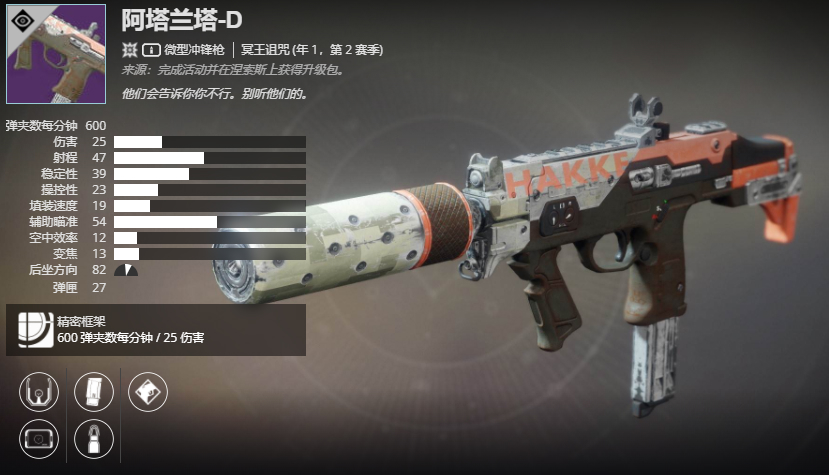Click the kinetic damage type icon
Image resolution: width=829 pixels, height=475 pixels.
click(x=129, y=49)
